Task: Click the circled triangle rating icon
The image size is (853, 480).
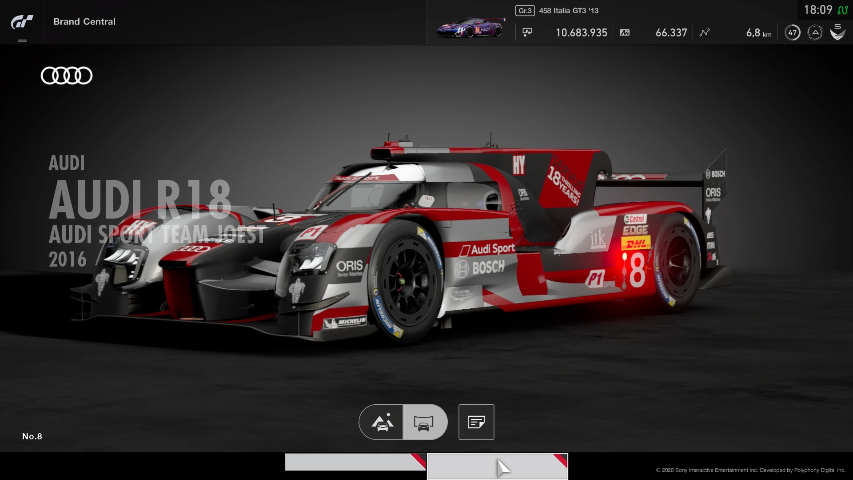Action: click(815, 32)
